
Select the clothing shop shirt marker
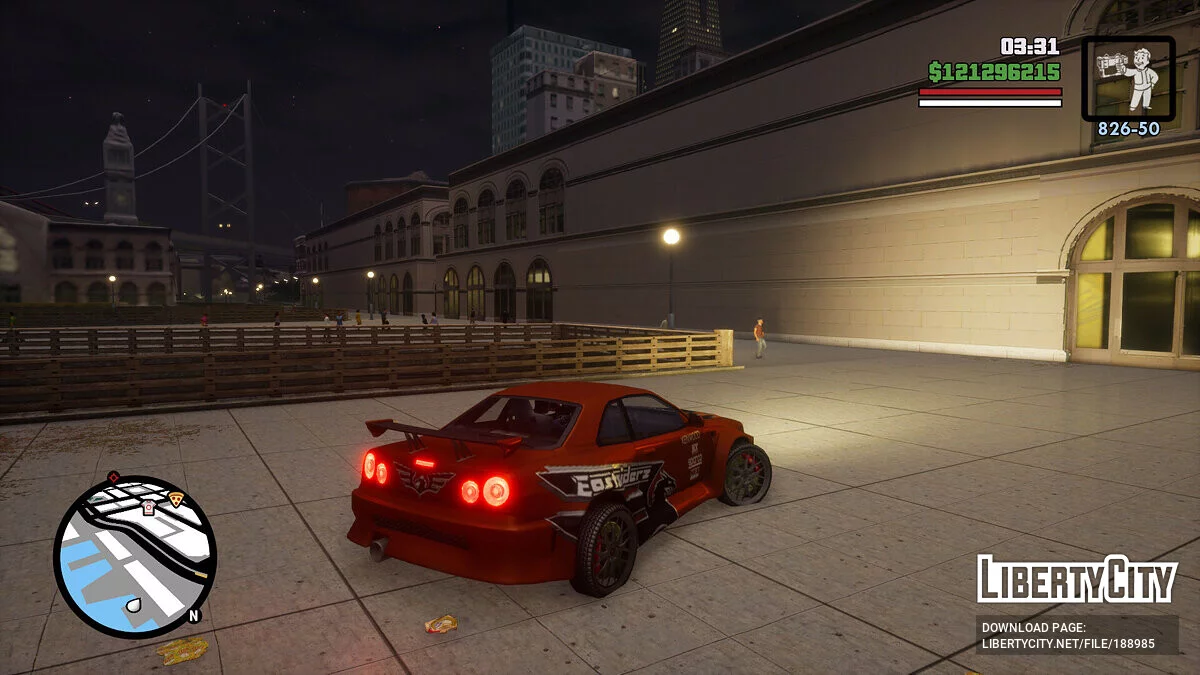[149, 507]
